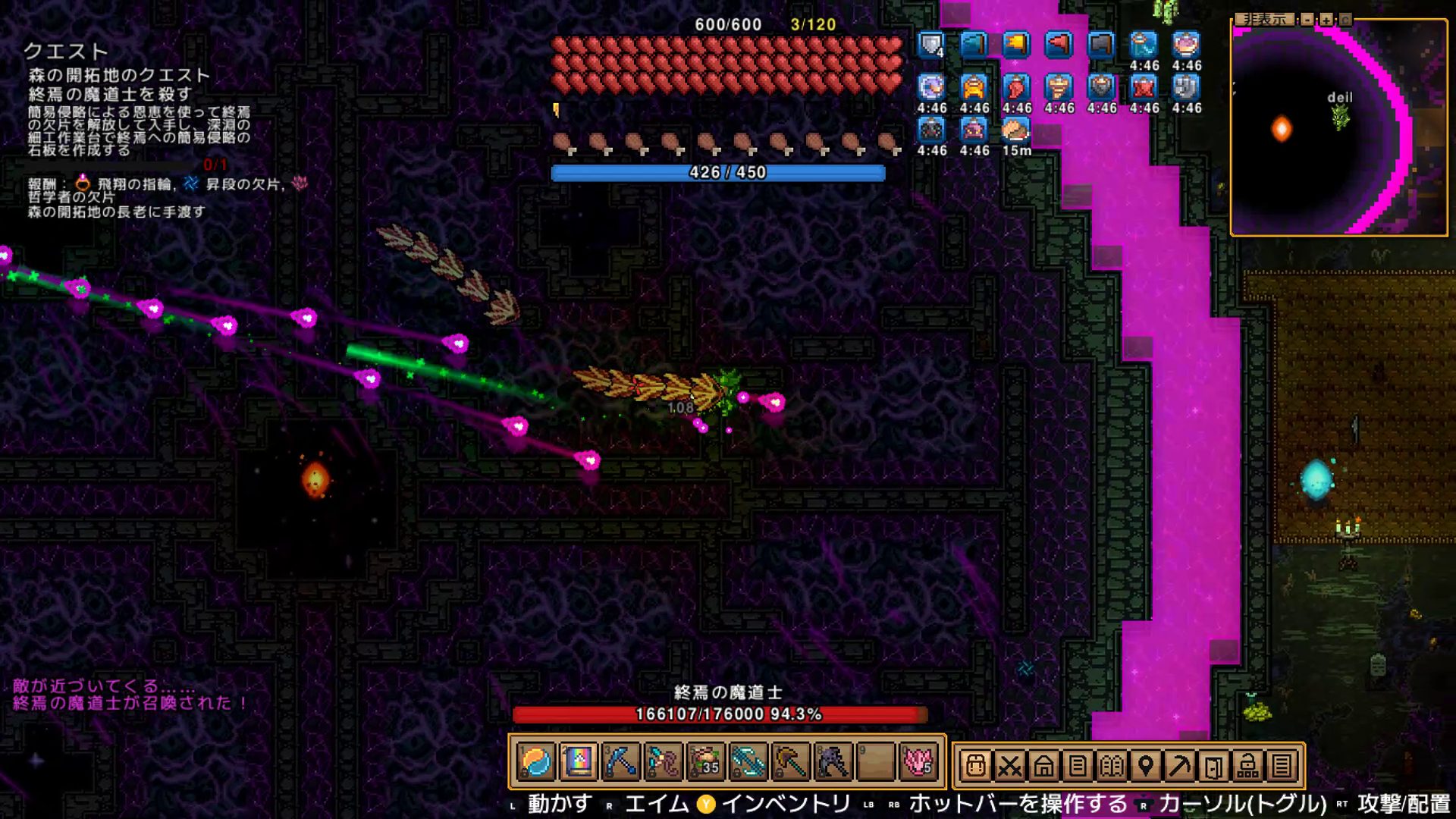The width and height of the screenshot is (1456, 819).
Task: Select the orange-blue orb in hotbar slot 1
Action: 536,762
